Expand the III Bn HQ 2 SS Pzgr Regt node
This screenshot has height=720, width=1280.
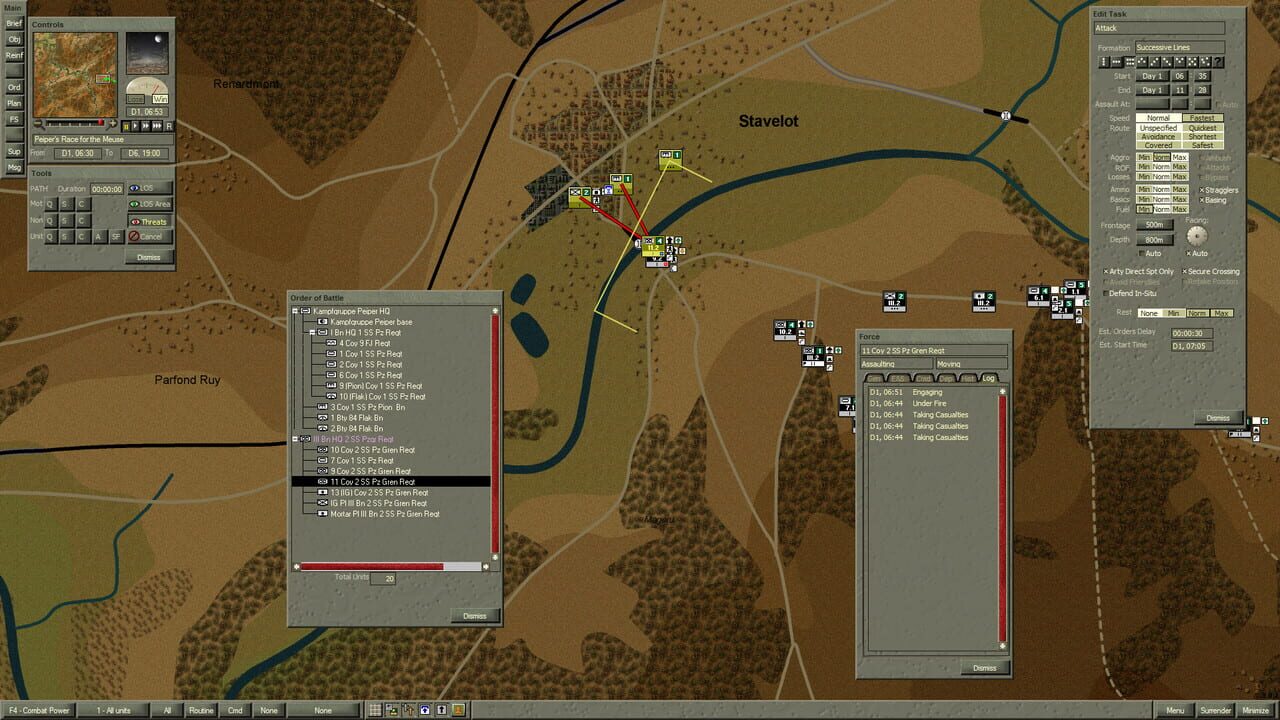coord(294,439)
